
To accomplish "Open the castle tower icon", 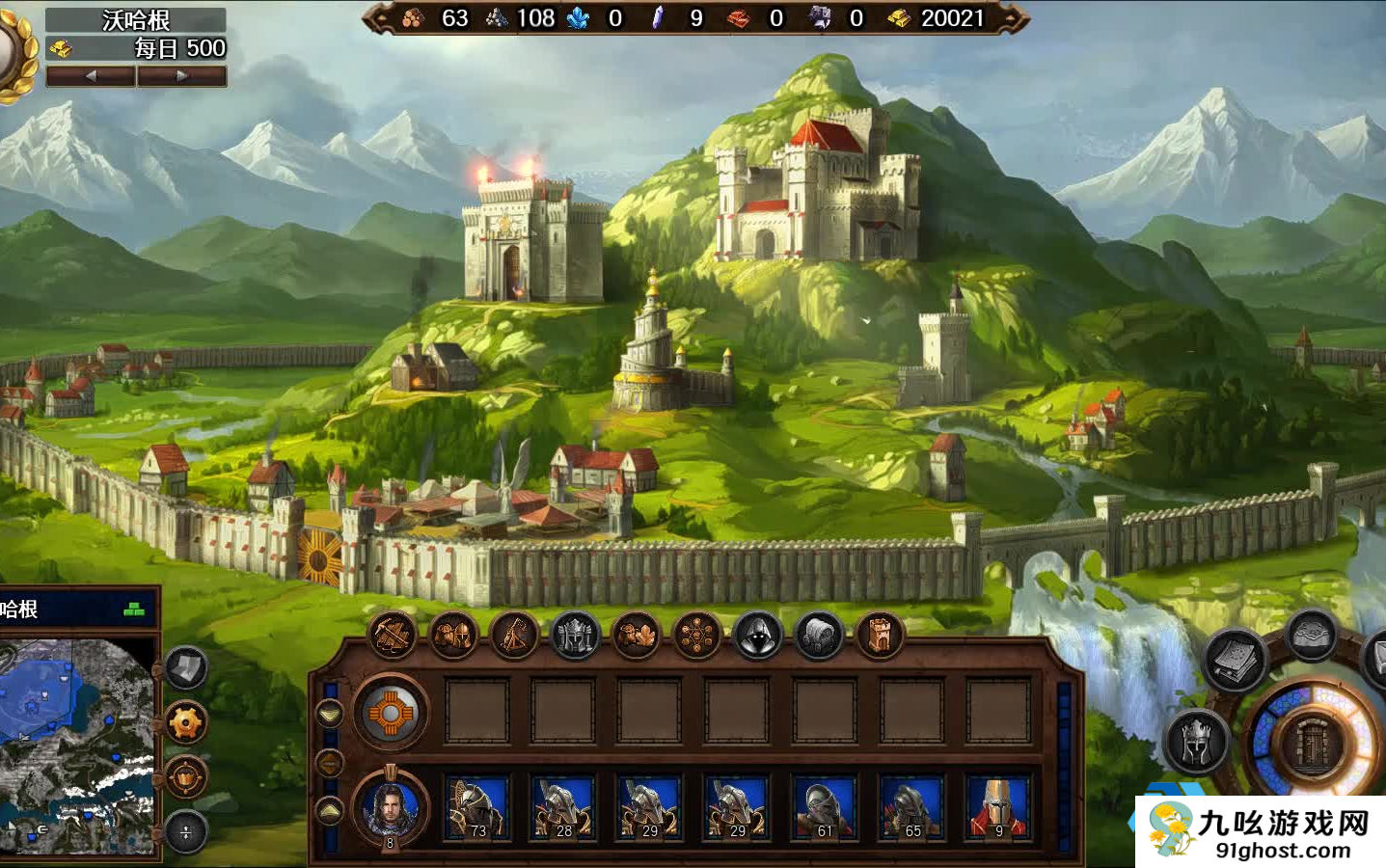I will [880, 636].
